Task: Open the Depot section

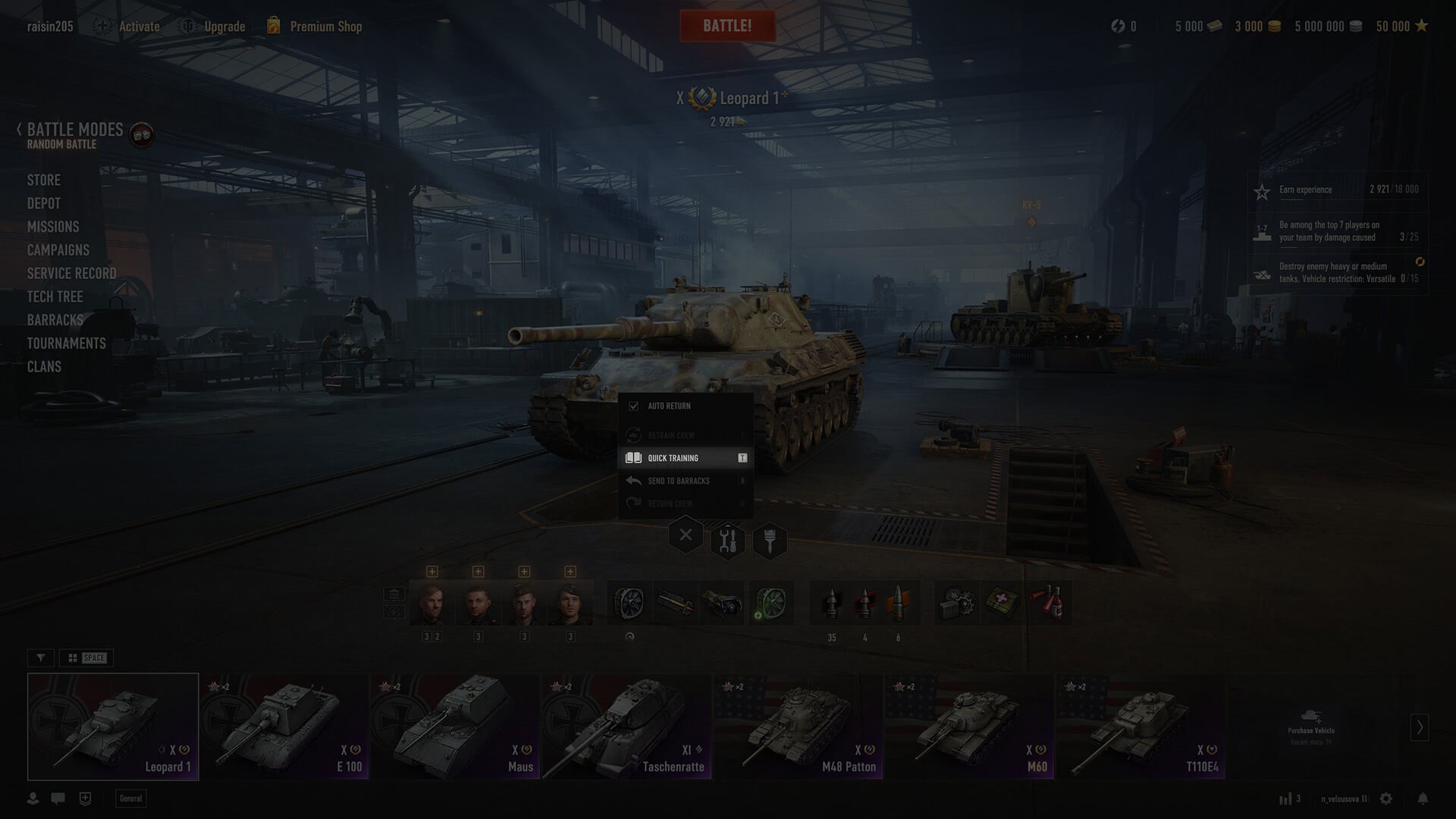Action: coord(44,203)
